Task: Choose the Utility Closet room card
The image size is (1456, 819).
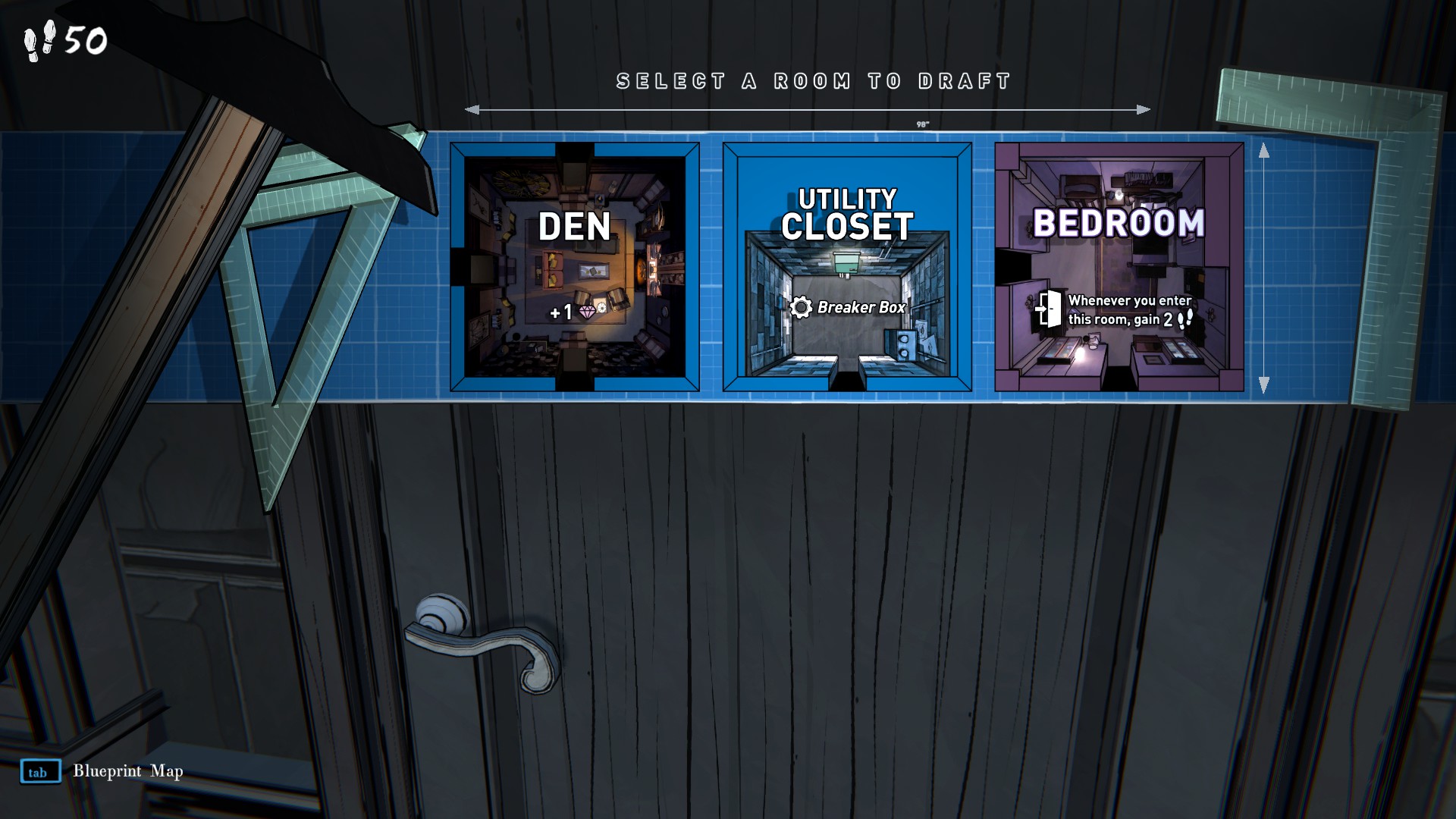Action: [846, 267]
